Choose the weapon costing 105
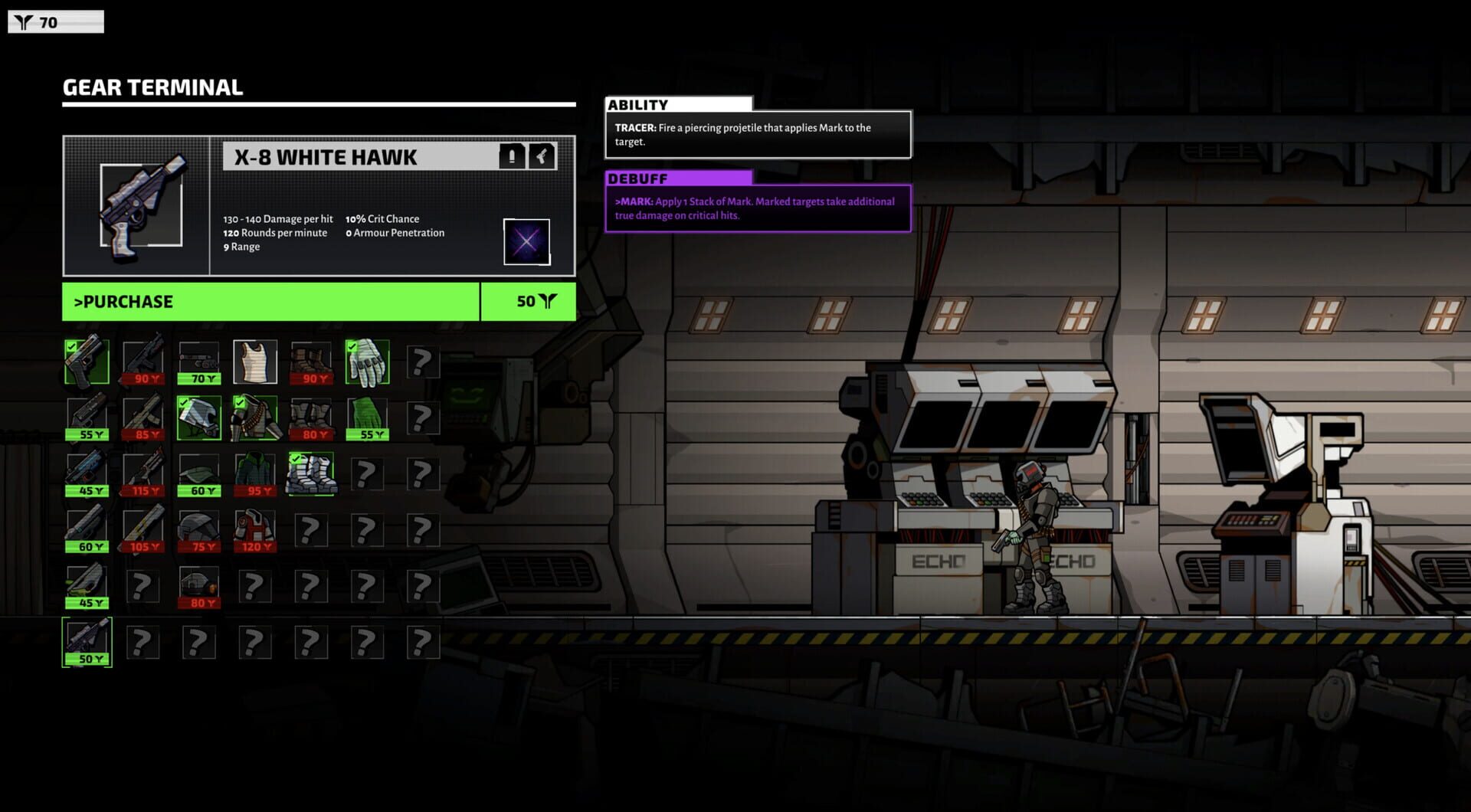Screen dimensions: 1471x812 click(x=143, y=530)
